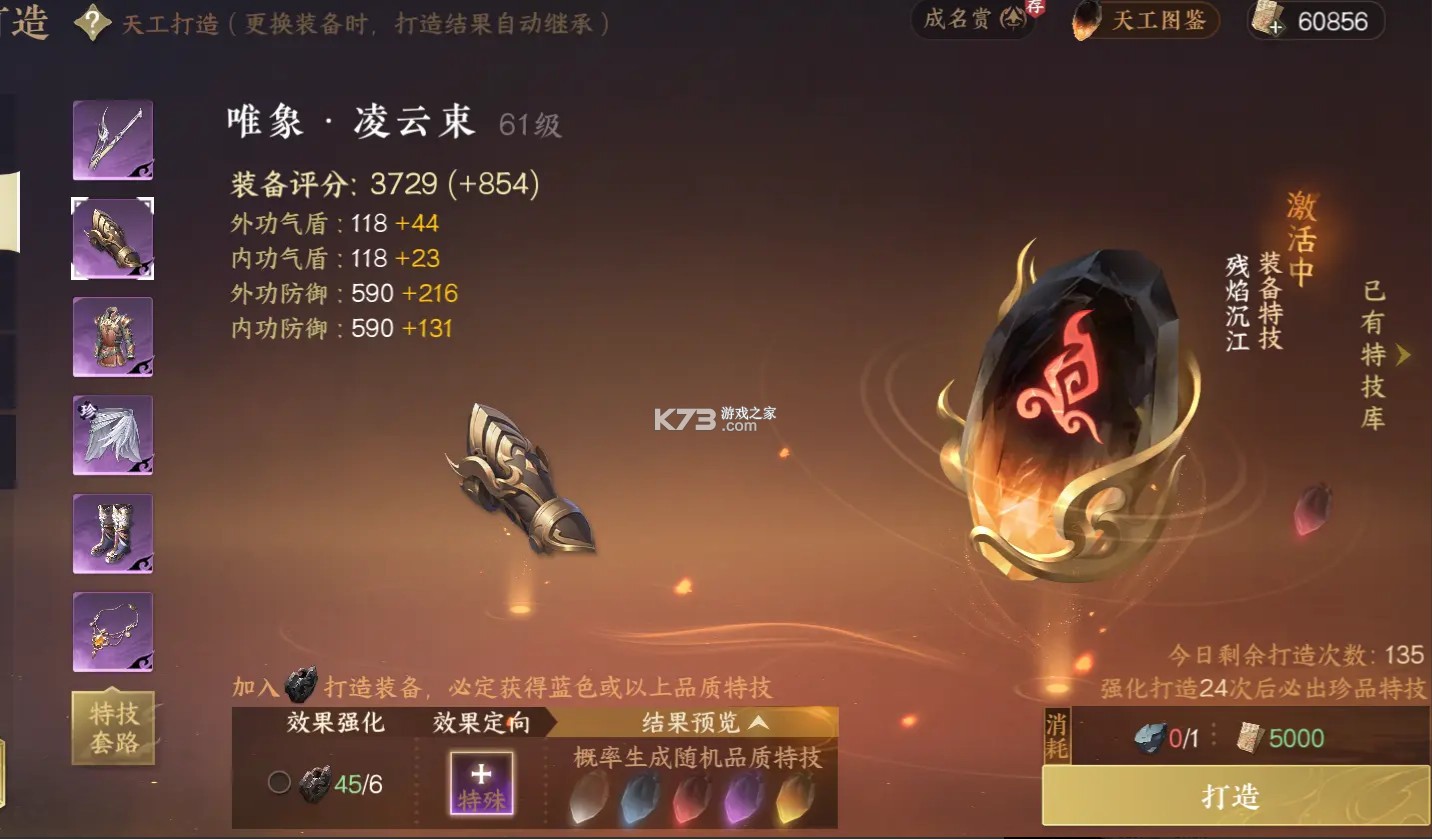Select the necklace equipment slot icon
The width and height of the screenshot is (1432, 839).
point(112,630)
